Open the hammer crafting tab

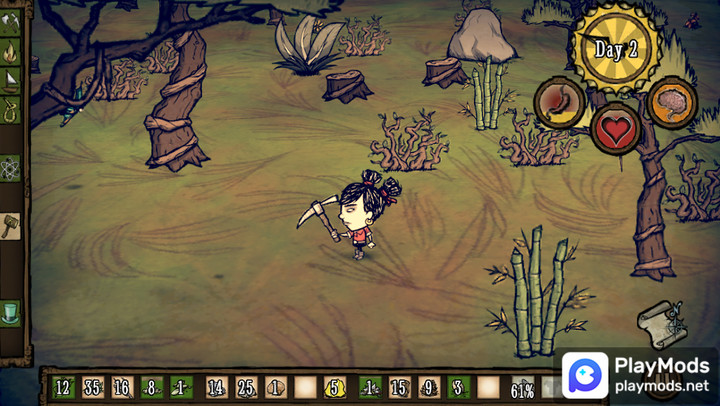pyautogui.click(x=12, y=225)
